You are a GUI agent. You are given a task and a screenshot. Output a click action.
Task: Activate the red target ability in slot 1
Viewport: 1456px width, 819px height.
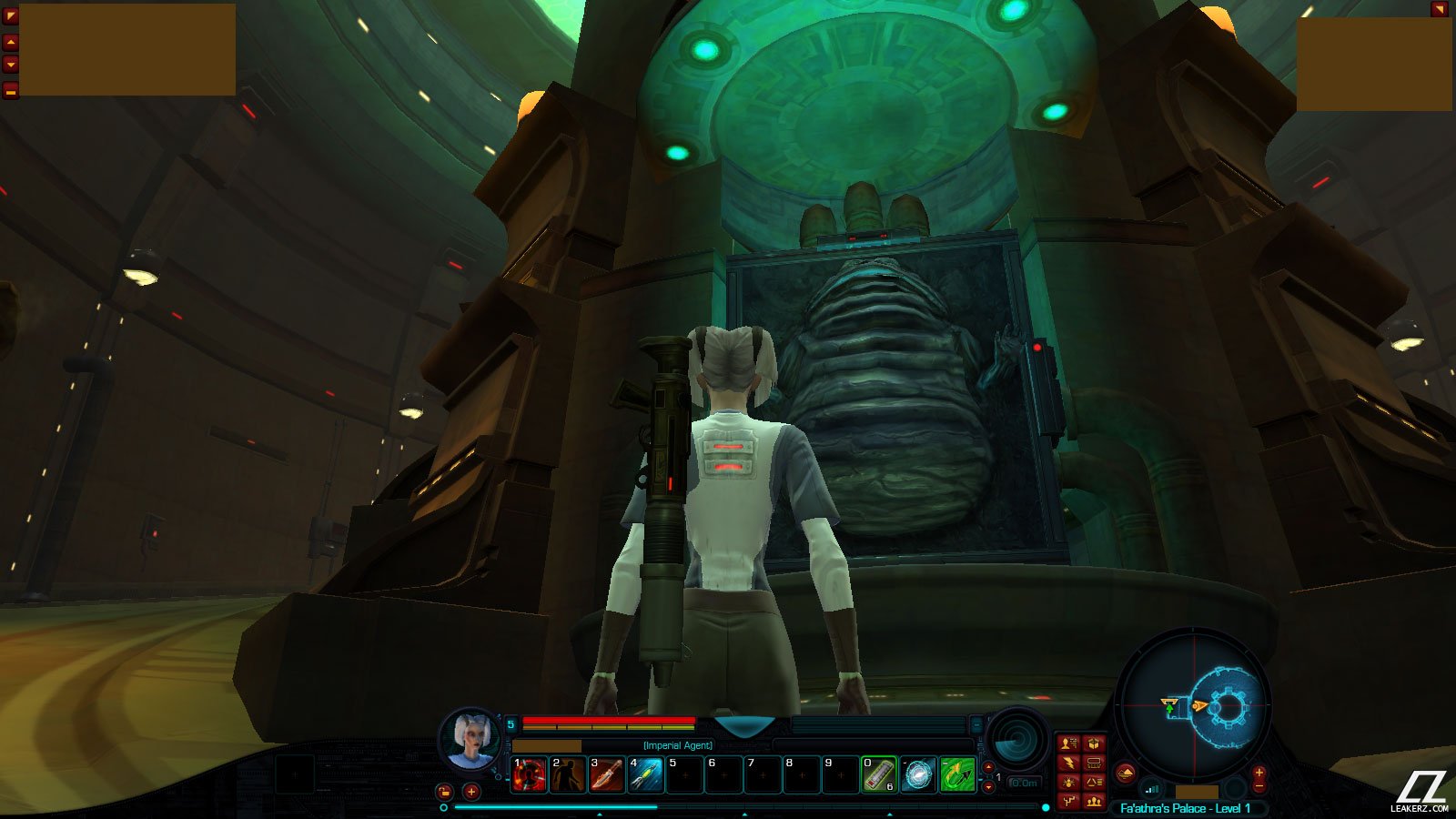tap(529, 775)
